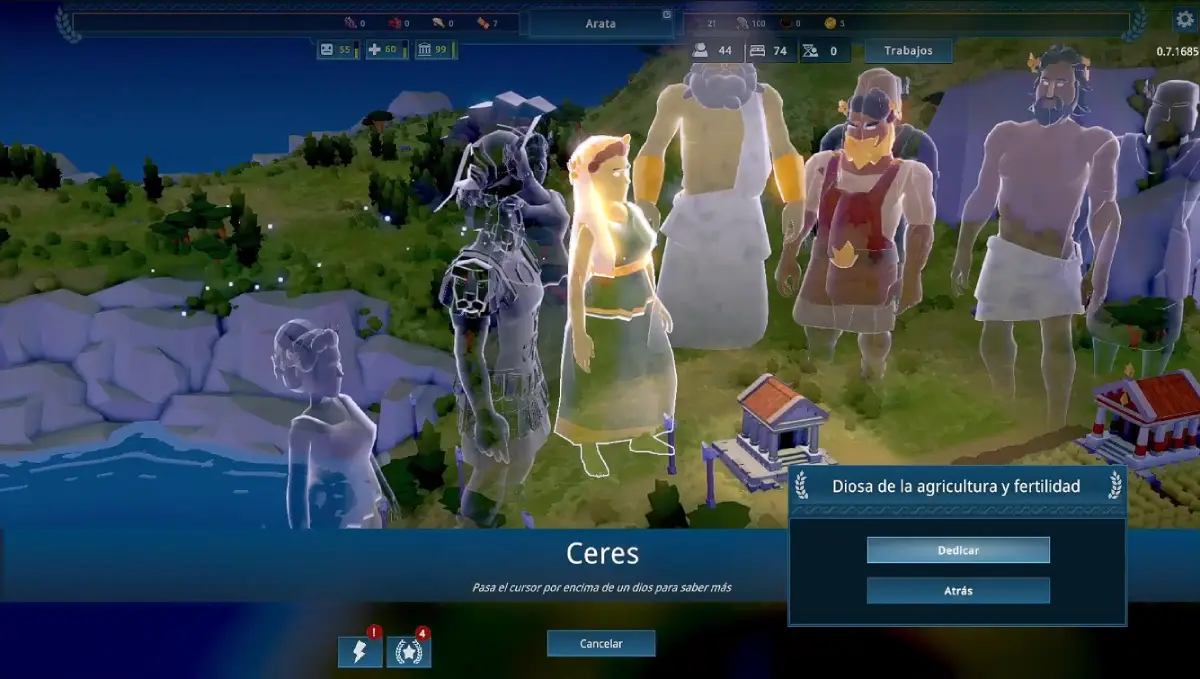Open the laurel star achievements button
The height and width of the screenshot is (679, 1200).
(409, 652)
